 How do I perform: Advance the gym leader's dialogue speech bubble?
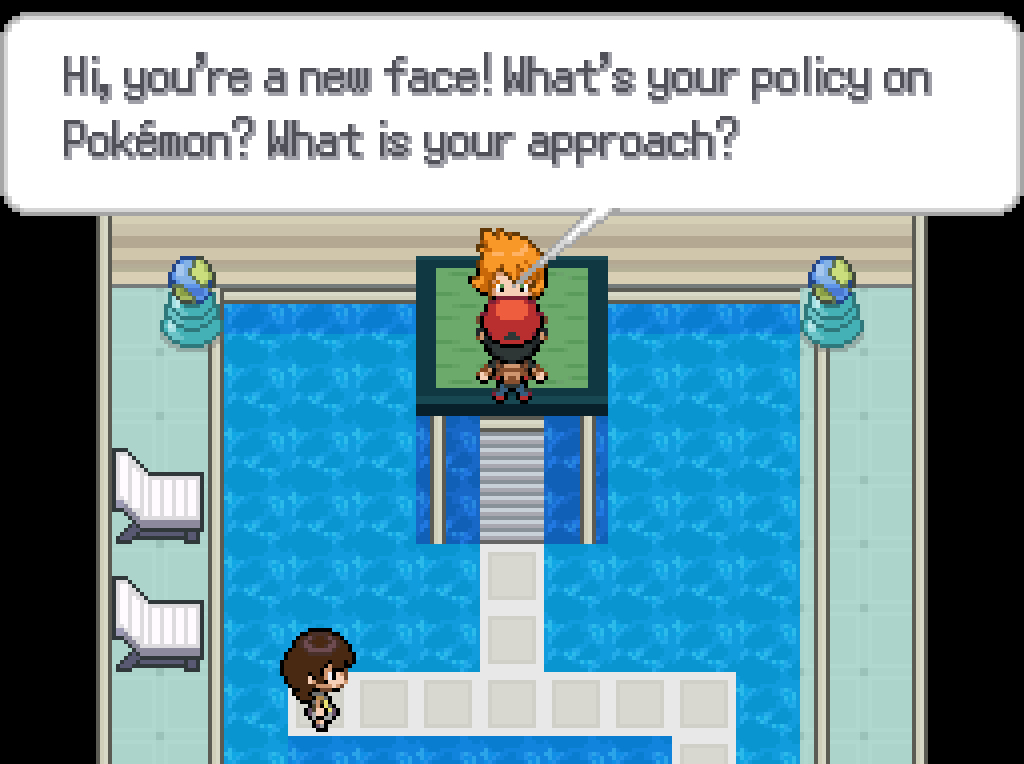pos(510,112)
